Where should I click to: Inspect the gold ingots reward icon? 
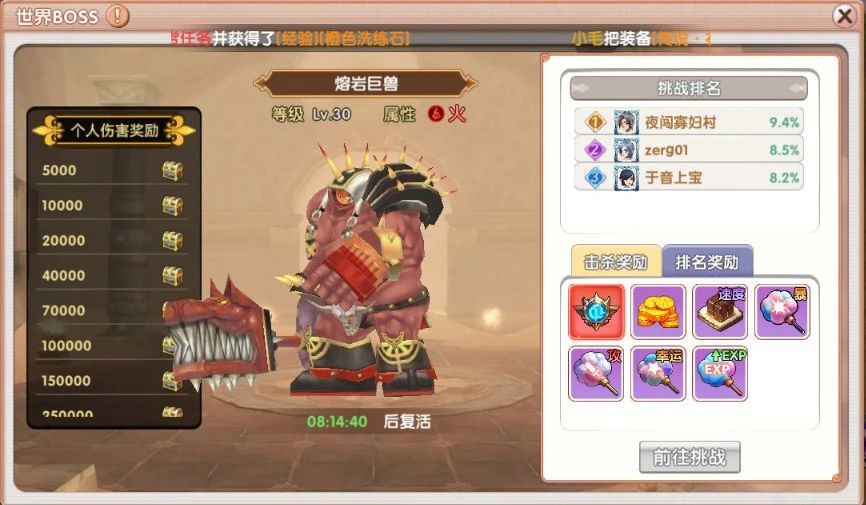click(x=658, y=312)
